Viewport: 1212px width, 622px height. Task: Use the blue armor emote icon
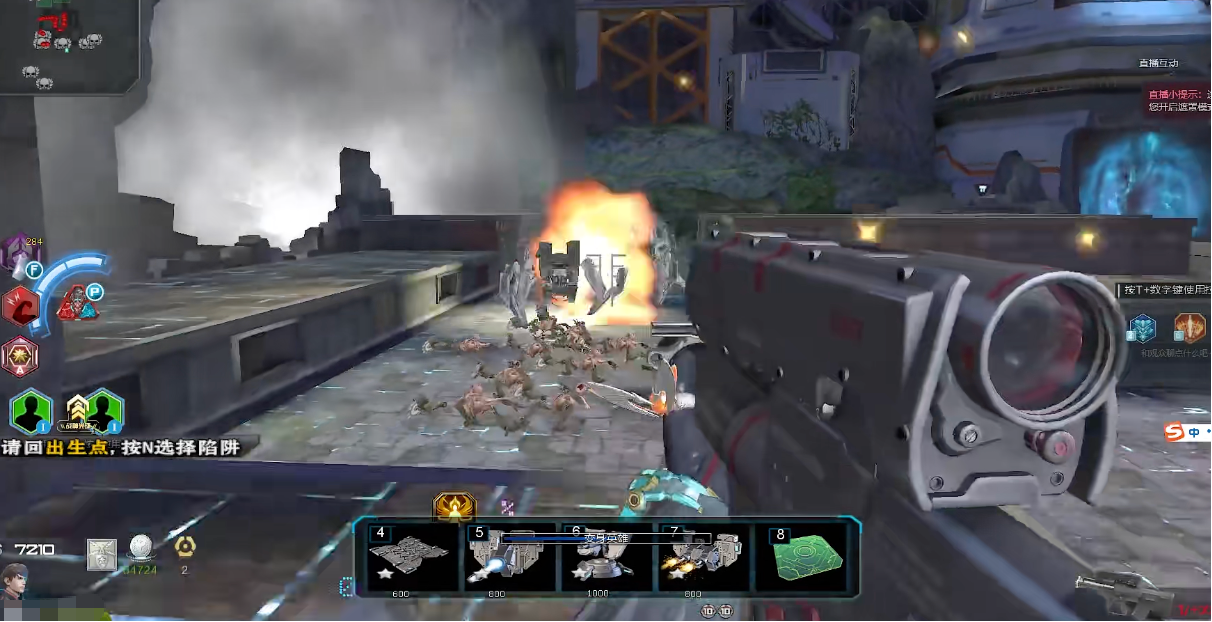pyautogui.click(x=1142, y=328)
